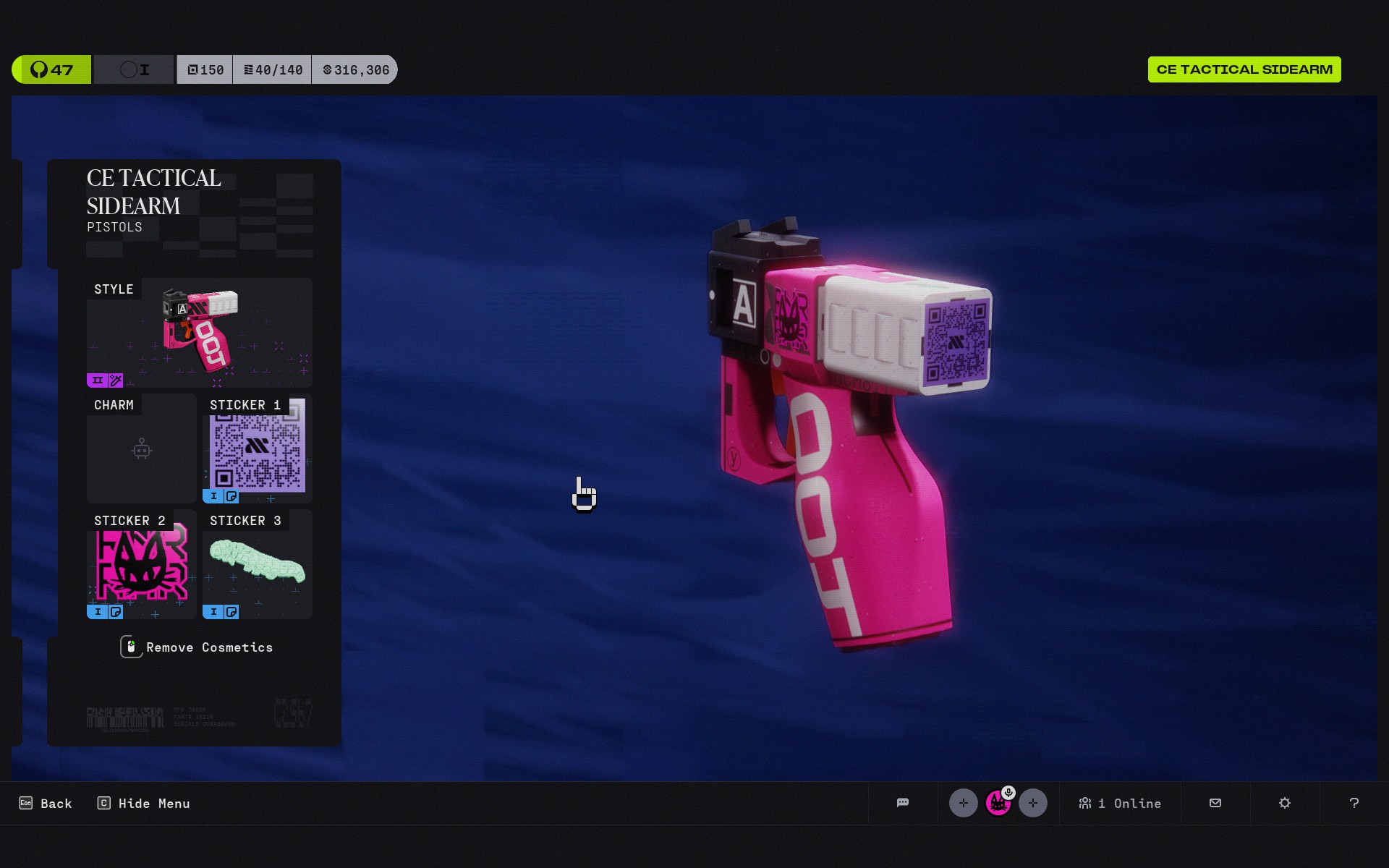Click Remove Cosmetics
1389x868 pixels.
click(197, 647)
